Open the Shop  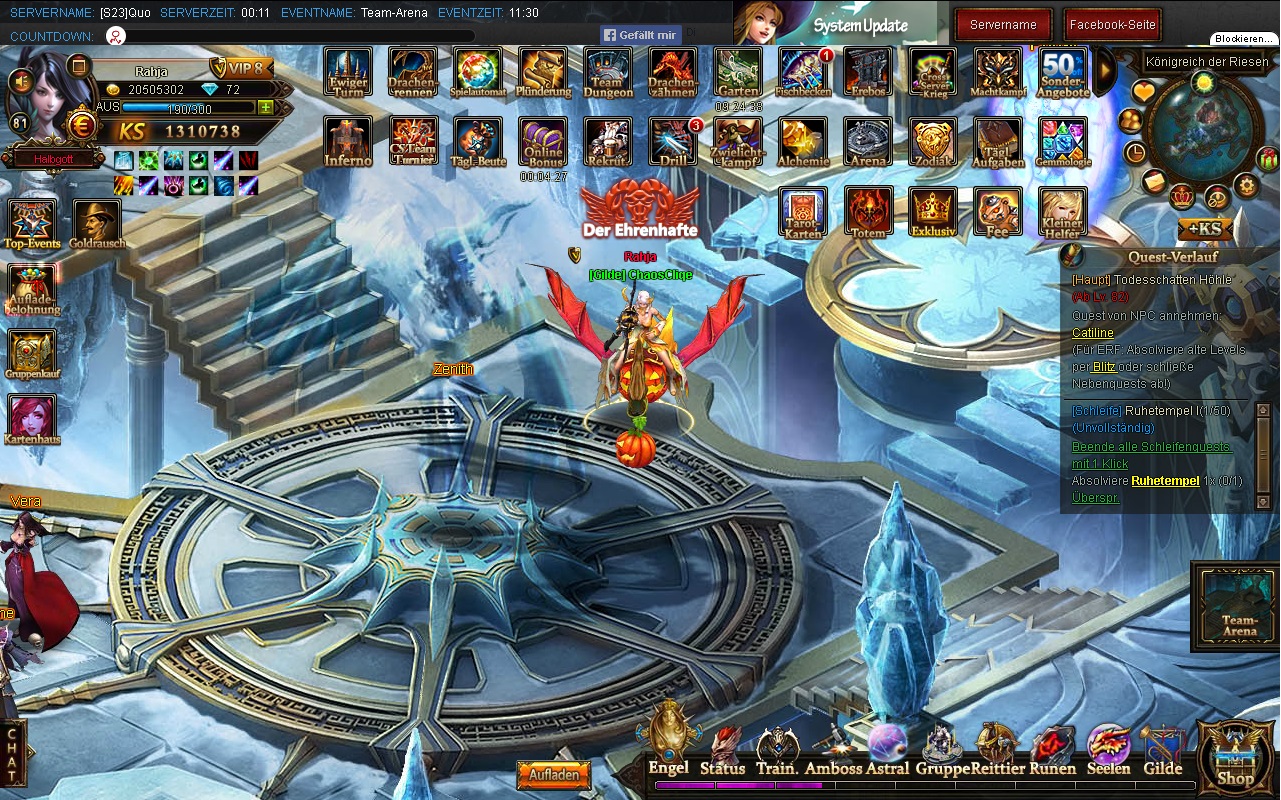[x=1235, y=757]
